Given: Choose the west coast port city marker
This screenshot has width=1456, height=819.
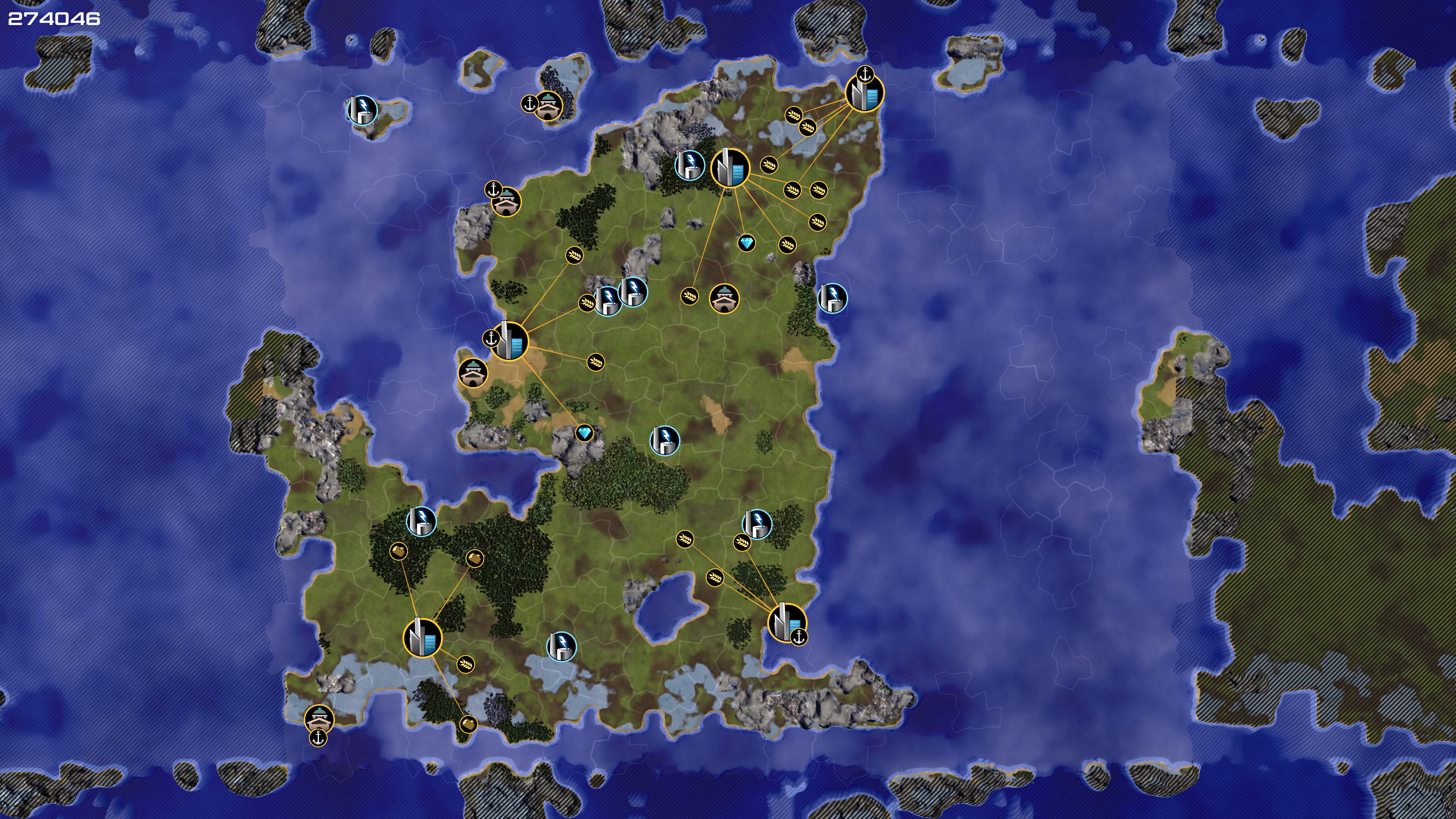Looking at the screenshot, I should coord(509,341).
